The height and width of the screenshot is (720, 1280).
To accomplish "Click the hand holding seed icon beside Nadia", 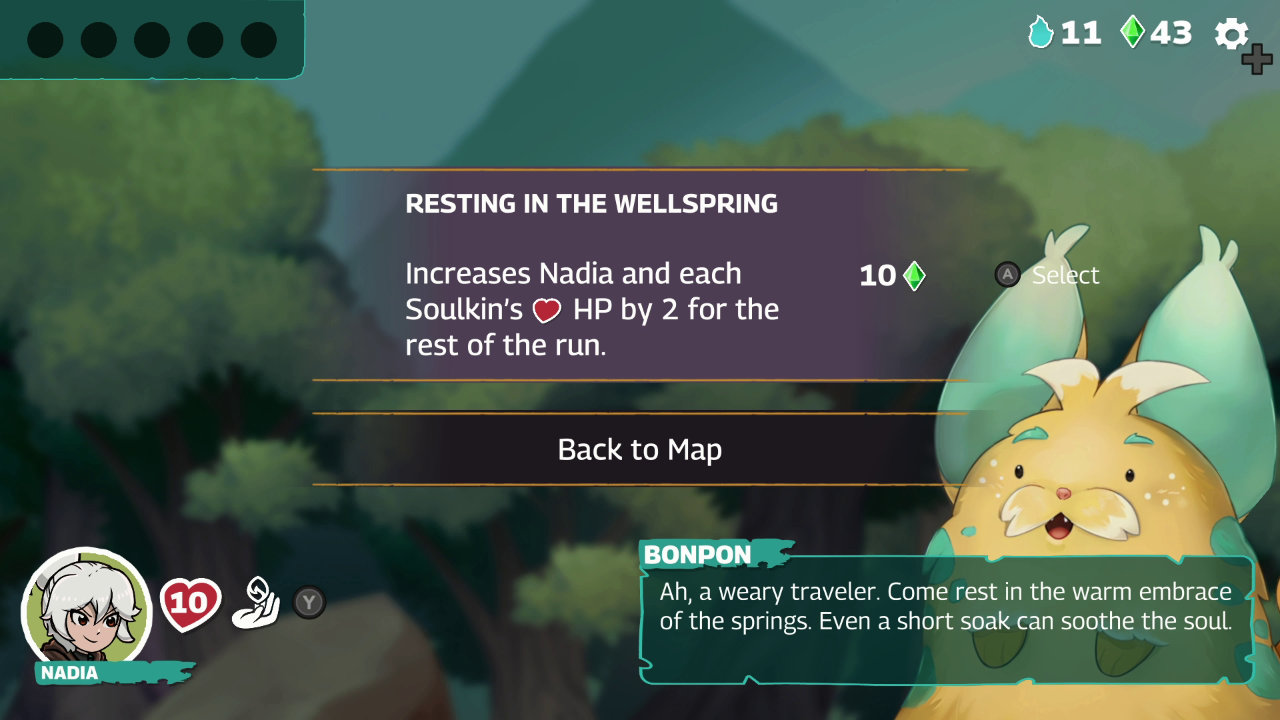I will click(x=253, y=600).
